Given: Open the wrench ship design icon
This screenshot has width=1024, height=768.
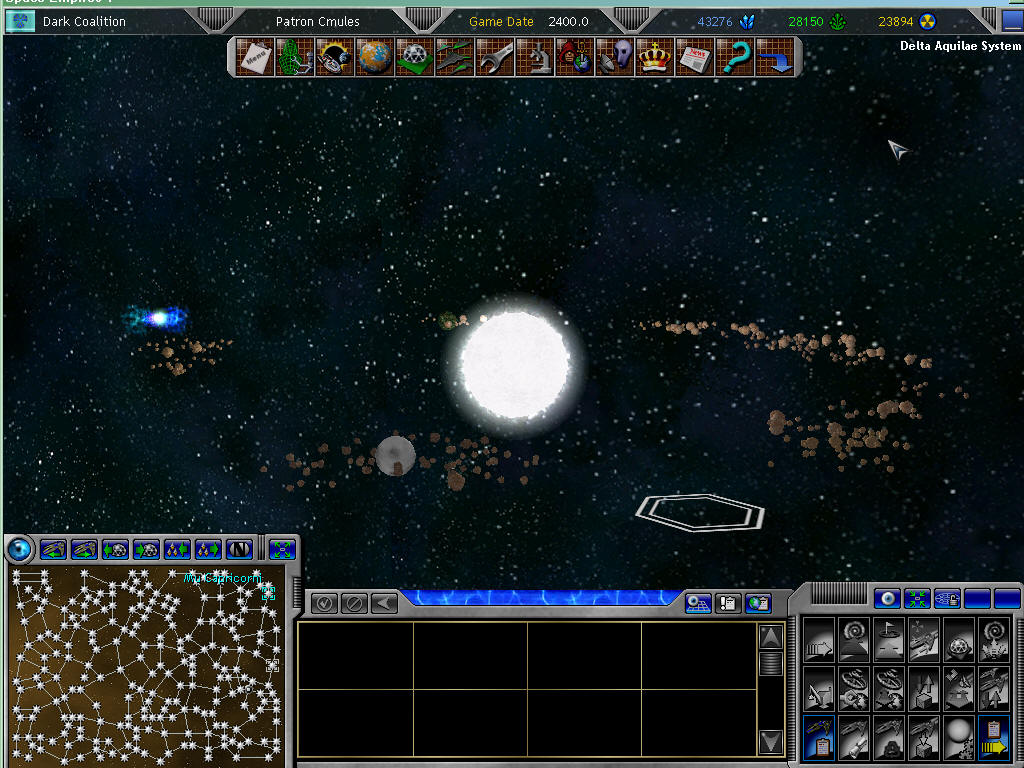Looking at the screenshot, I should tap(495, 57).
